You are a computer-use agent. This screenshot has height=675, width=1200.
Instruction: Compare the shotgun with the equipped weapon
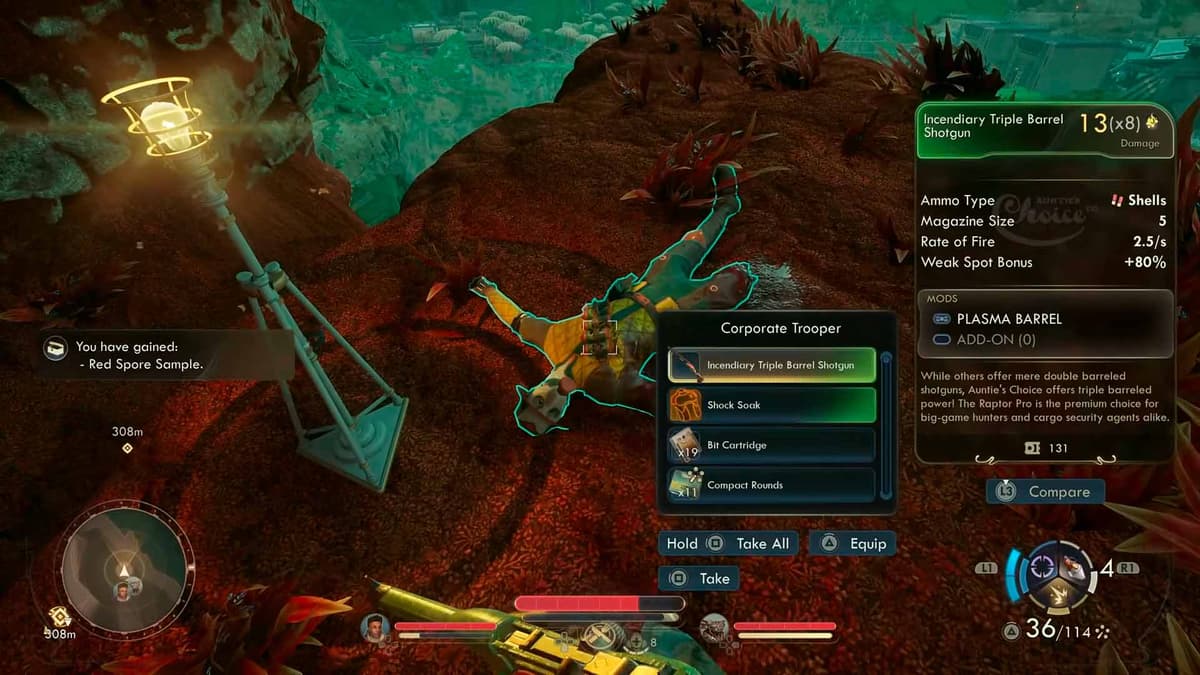coord(1045,492)
